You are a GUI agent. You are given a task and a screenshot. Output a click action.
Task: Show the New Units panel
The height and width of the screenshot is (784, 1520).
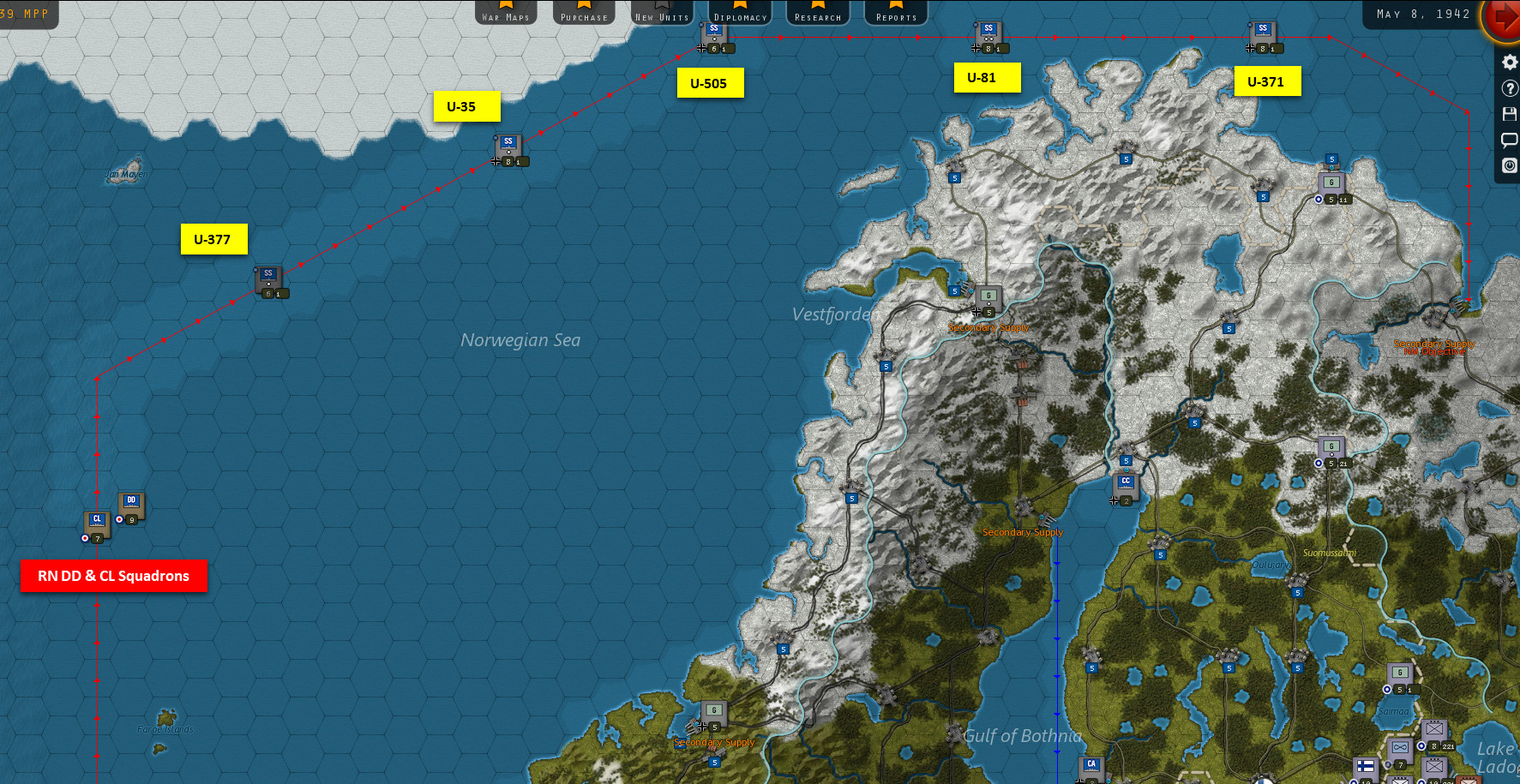pos(662,12)
